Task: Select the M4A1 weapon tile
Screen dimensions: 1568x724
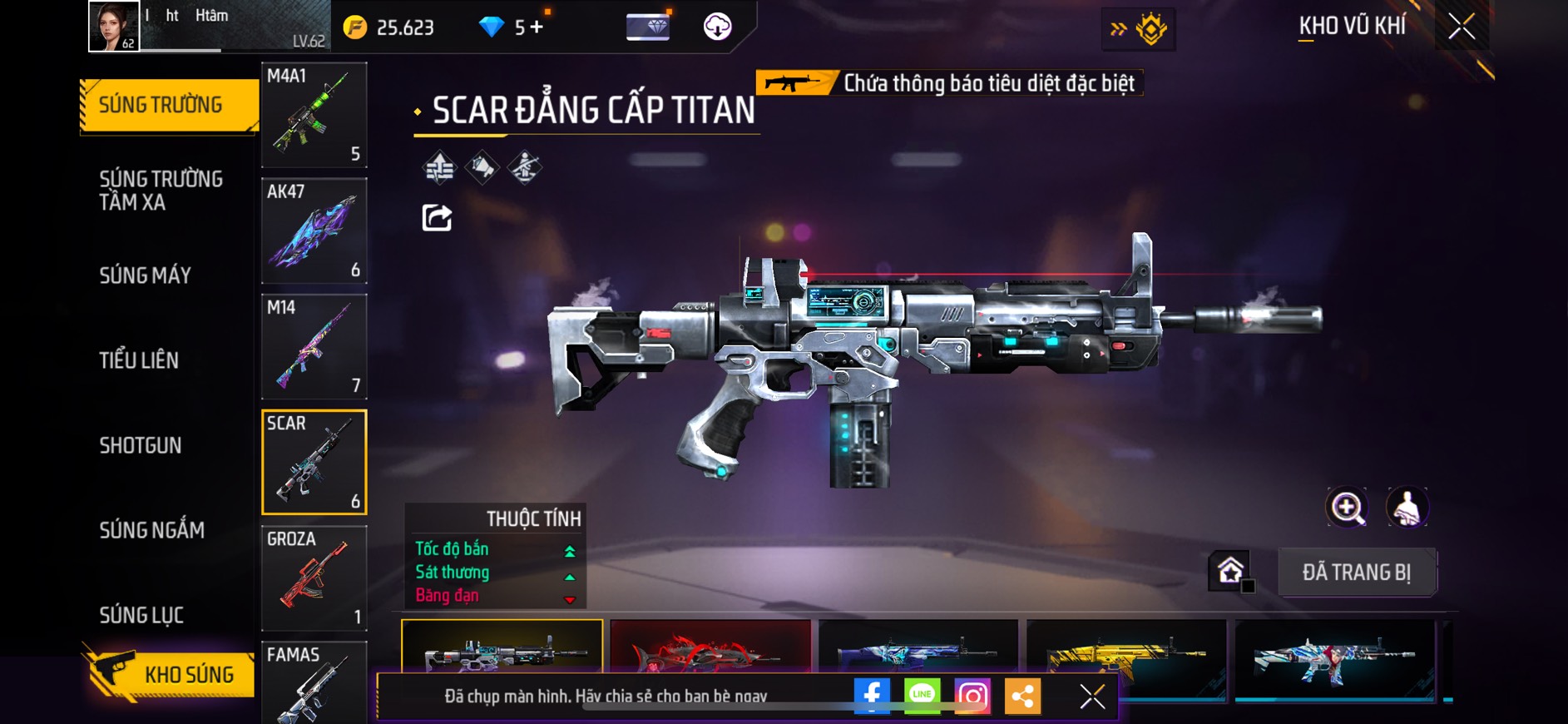Action: click(x=314, y=115)
